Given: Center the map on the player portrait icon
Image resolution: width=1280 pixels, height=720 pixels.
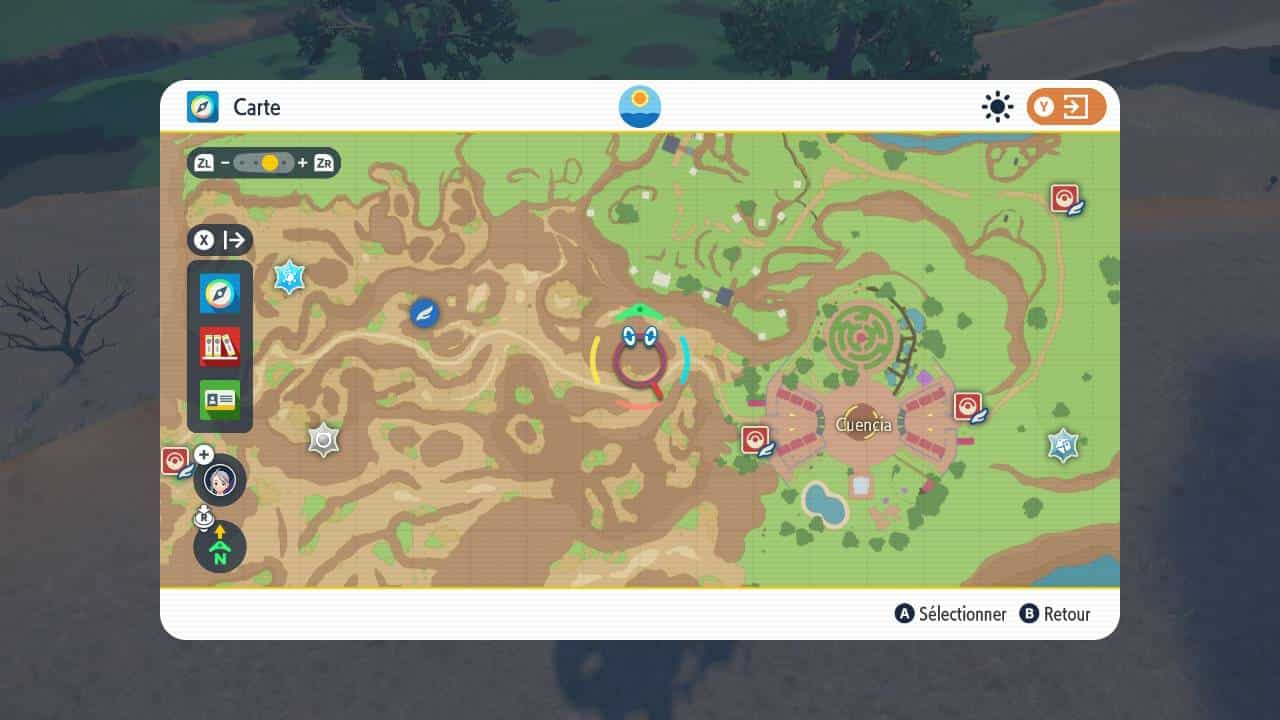Looking at the screenshot, I should coord(220,481).
